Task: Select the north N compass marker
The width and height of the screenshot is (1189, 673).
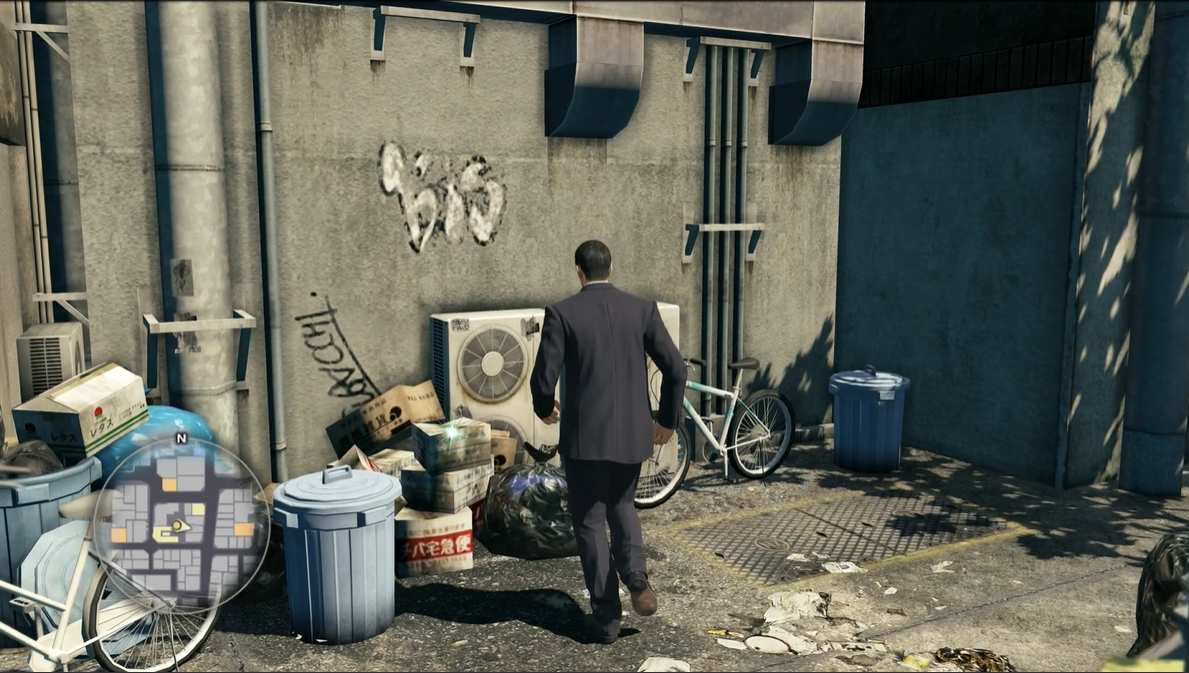Action: pyautogui.click(x=181, y=438)
